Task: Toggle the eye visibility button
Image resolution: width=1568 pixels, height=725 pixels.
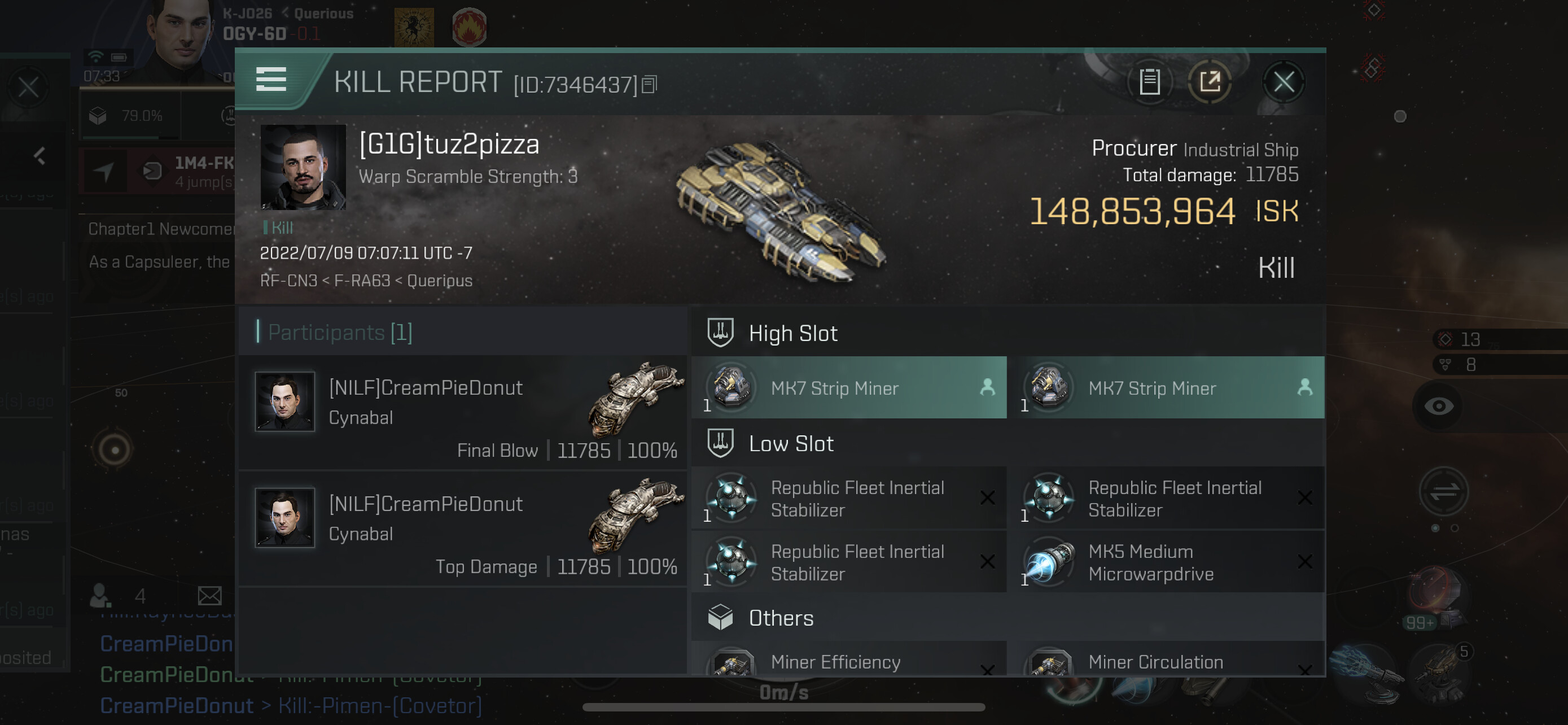Action: [1438, 406]
